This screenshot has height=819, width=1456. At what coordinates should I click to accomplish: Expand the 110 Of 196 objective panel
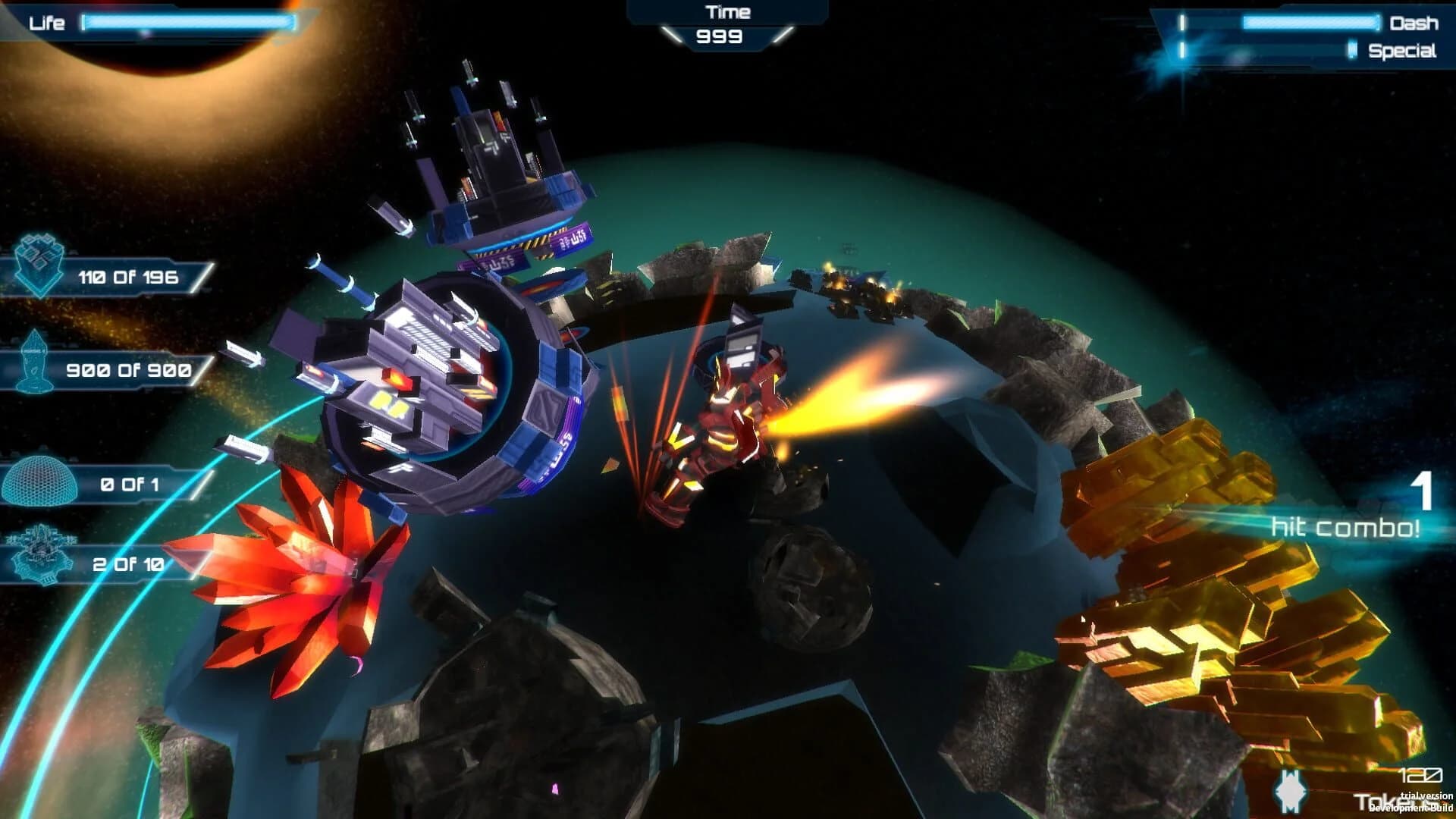[x=129, y=277]
